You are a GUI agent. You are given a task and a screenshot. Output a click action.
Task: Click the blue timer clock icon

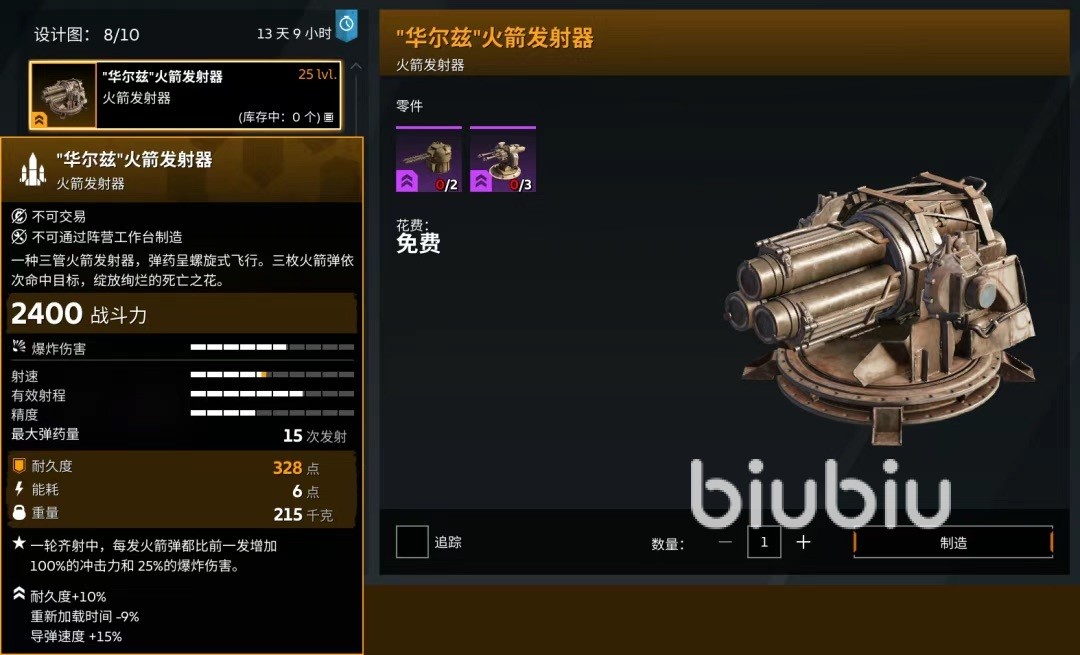[x=346, y=24]
